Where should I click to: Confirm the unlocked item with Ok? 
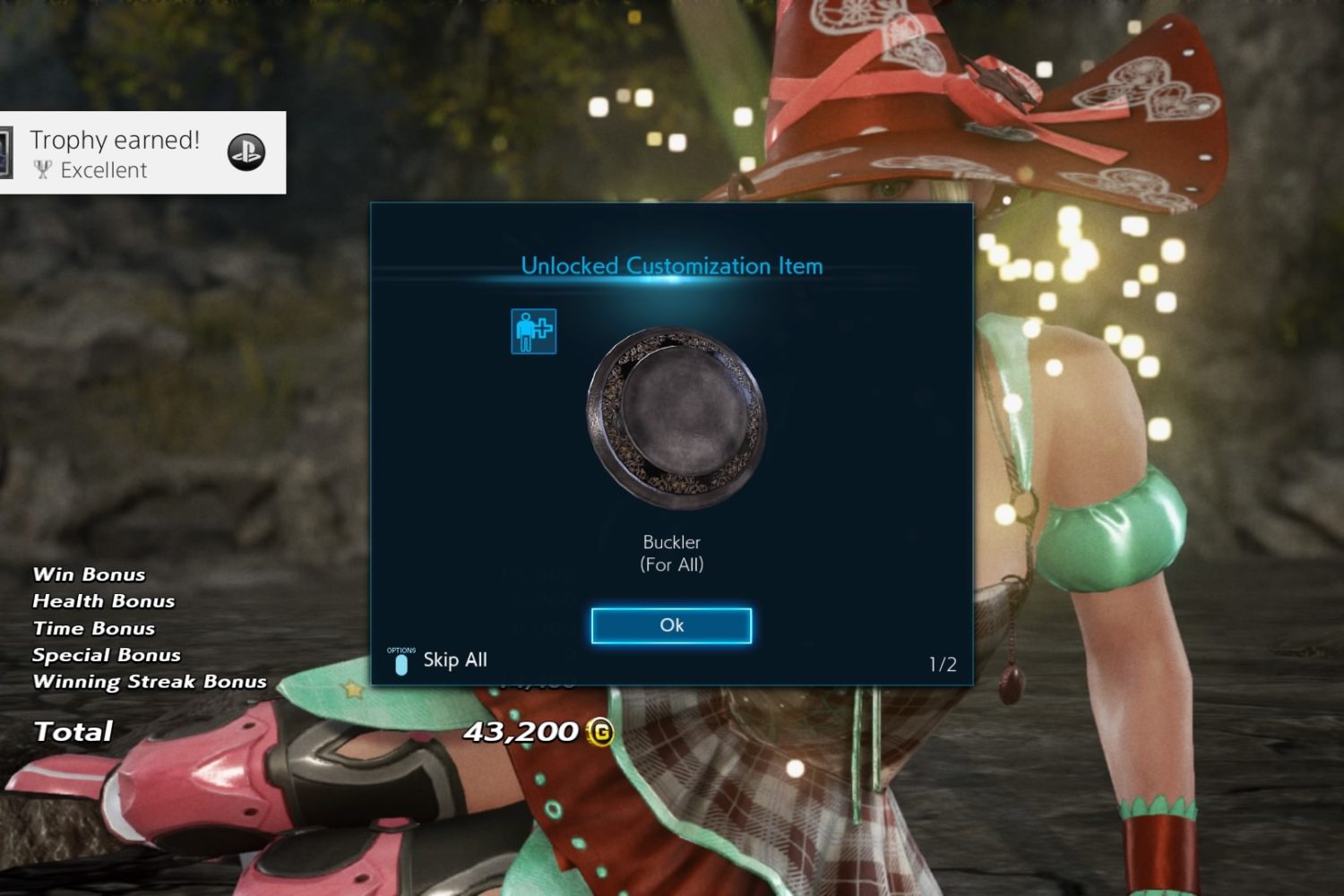[671, 625]
